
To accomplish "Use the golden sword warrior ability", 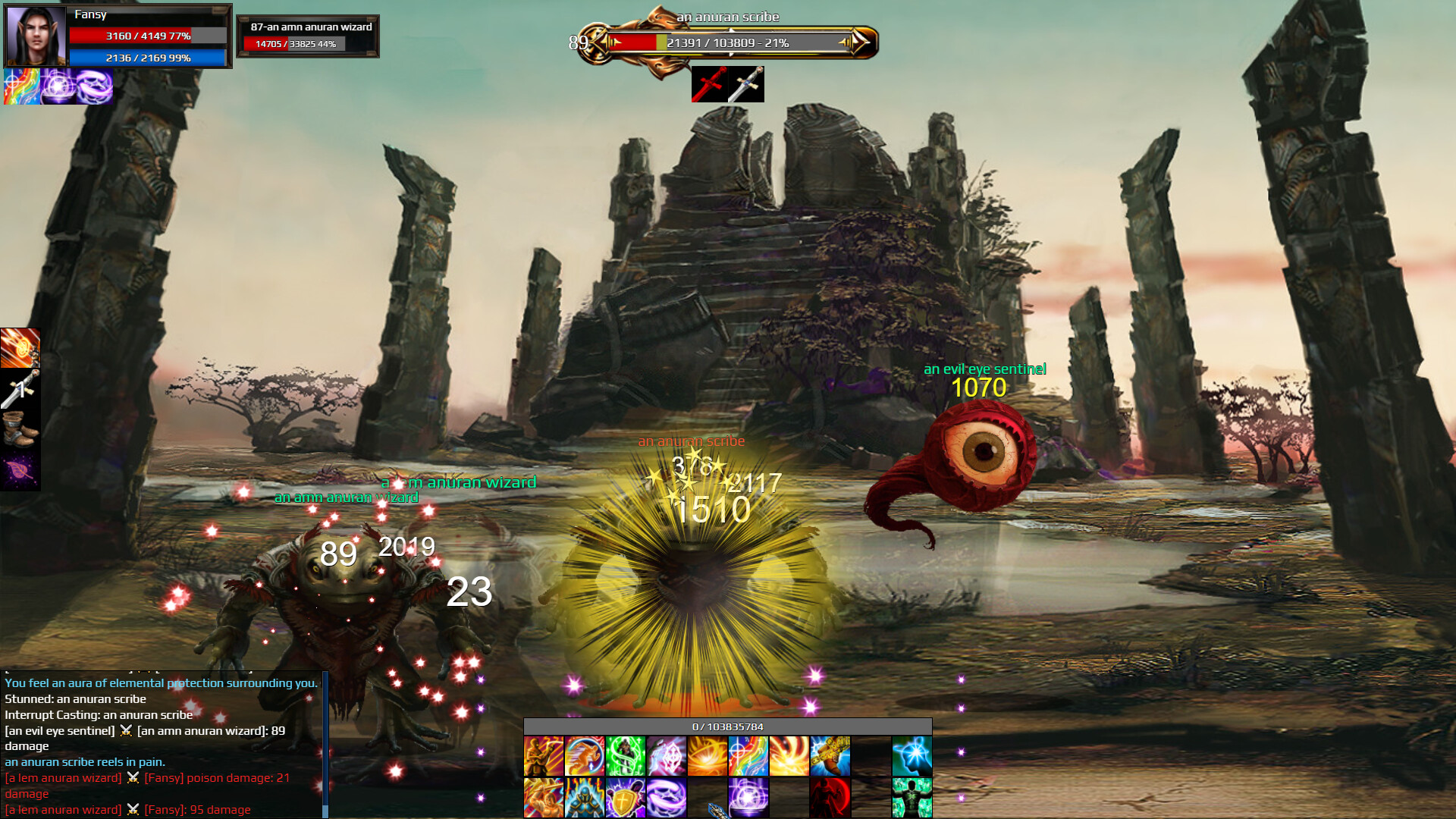I will tap(543, 798).
